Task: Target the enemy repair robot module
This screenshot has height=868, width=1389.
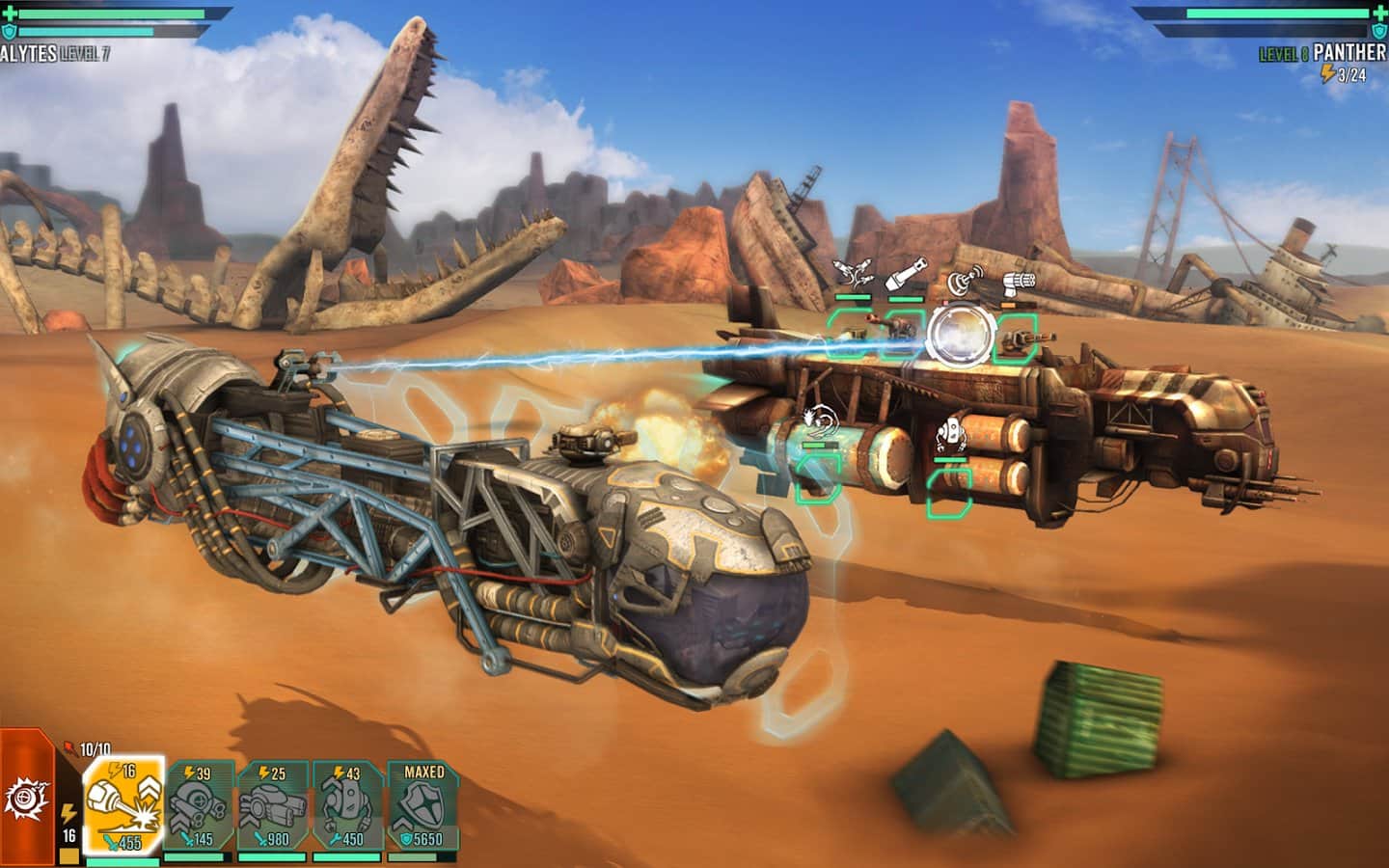Action: click(x=949, y=490)
